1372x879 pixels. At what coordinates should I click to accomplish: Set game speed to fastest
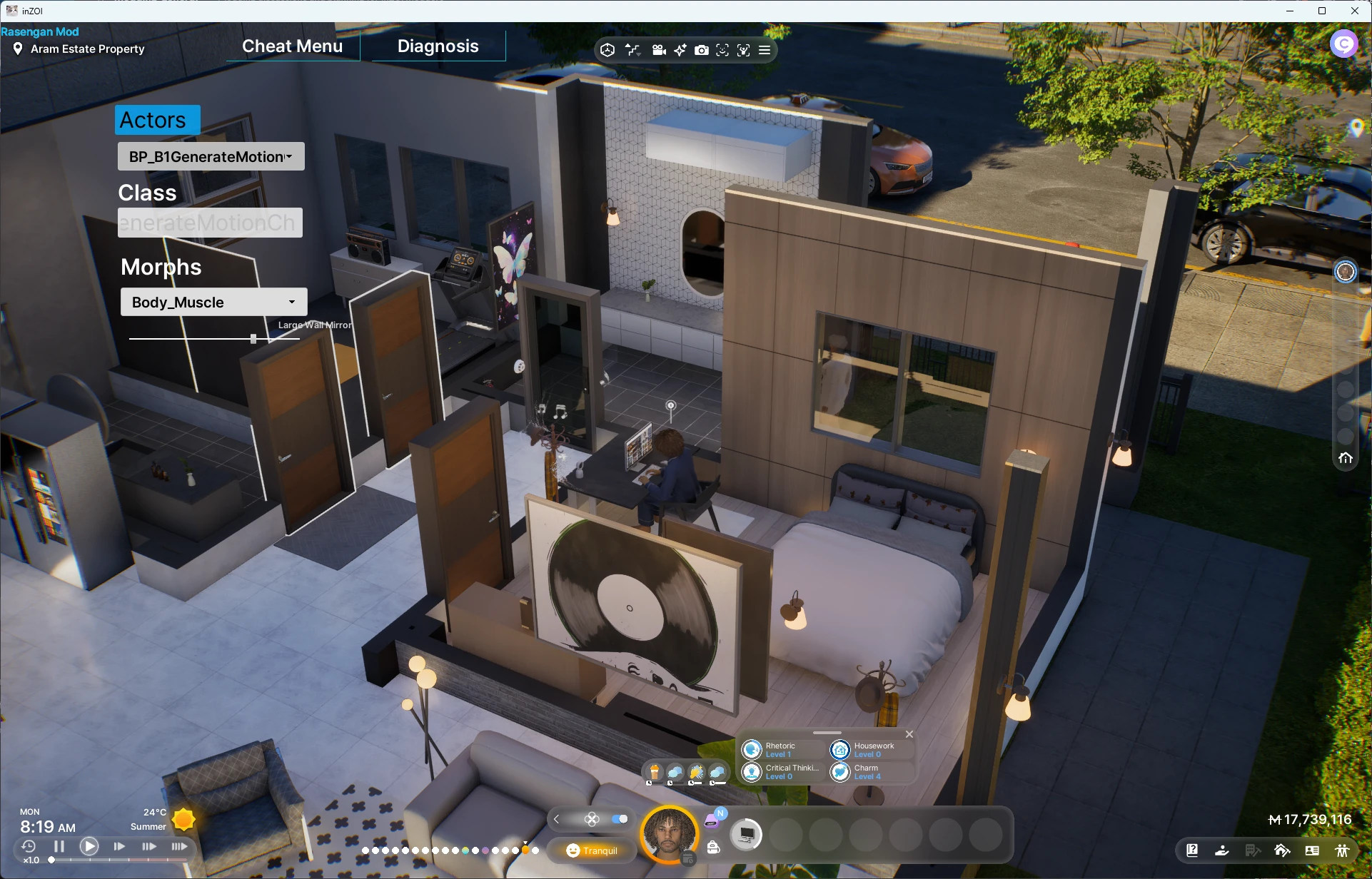(x=179, y=846)
